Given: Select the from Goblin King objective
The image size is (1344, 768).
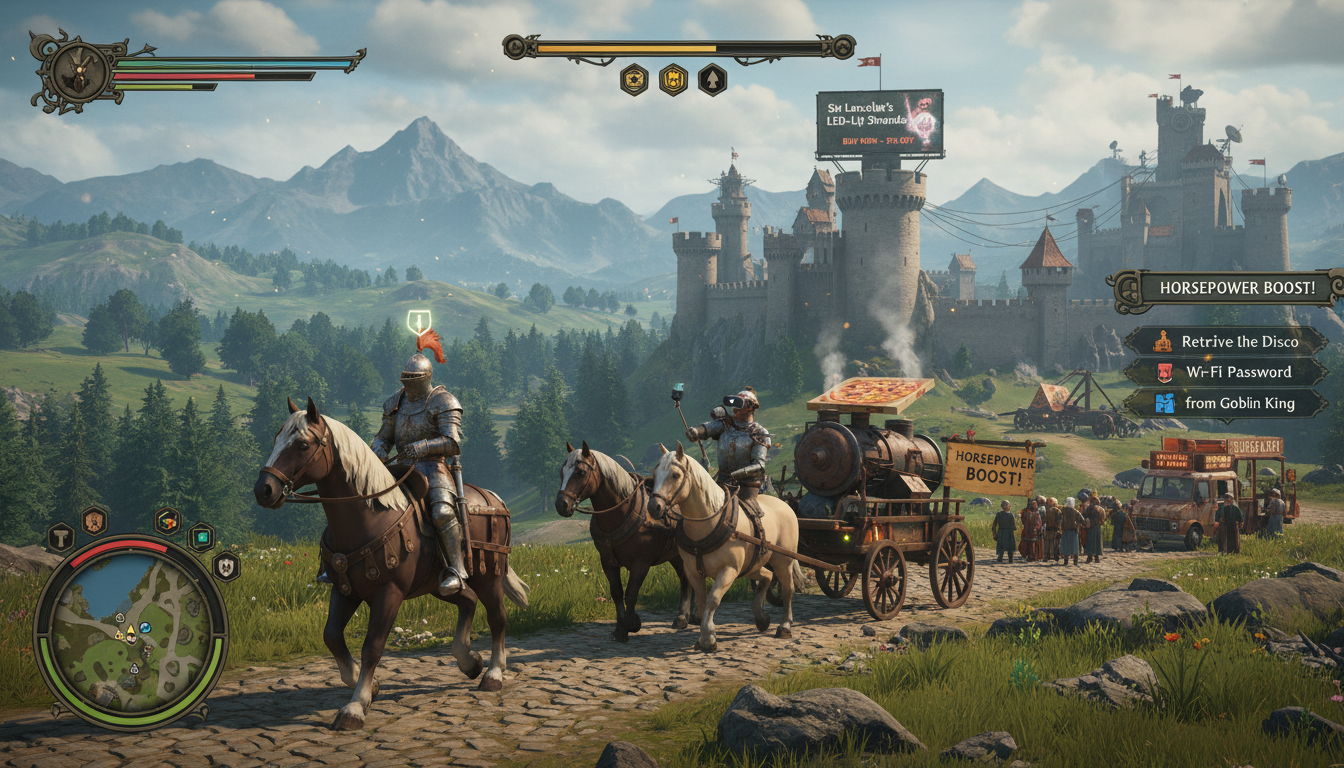Looking at the screenshot, I should pos(1227,403).
